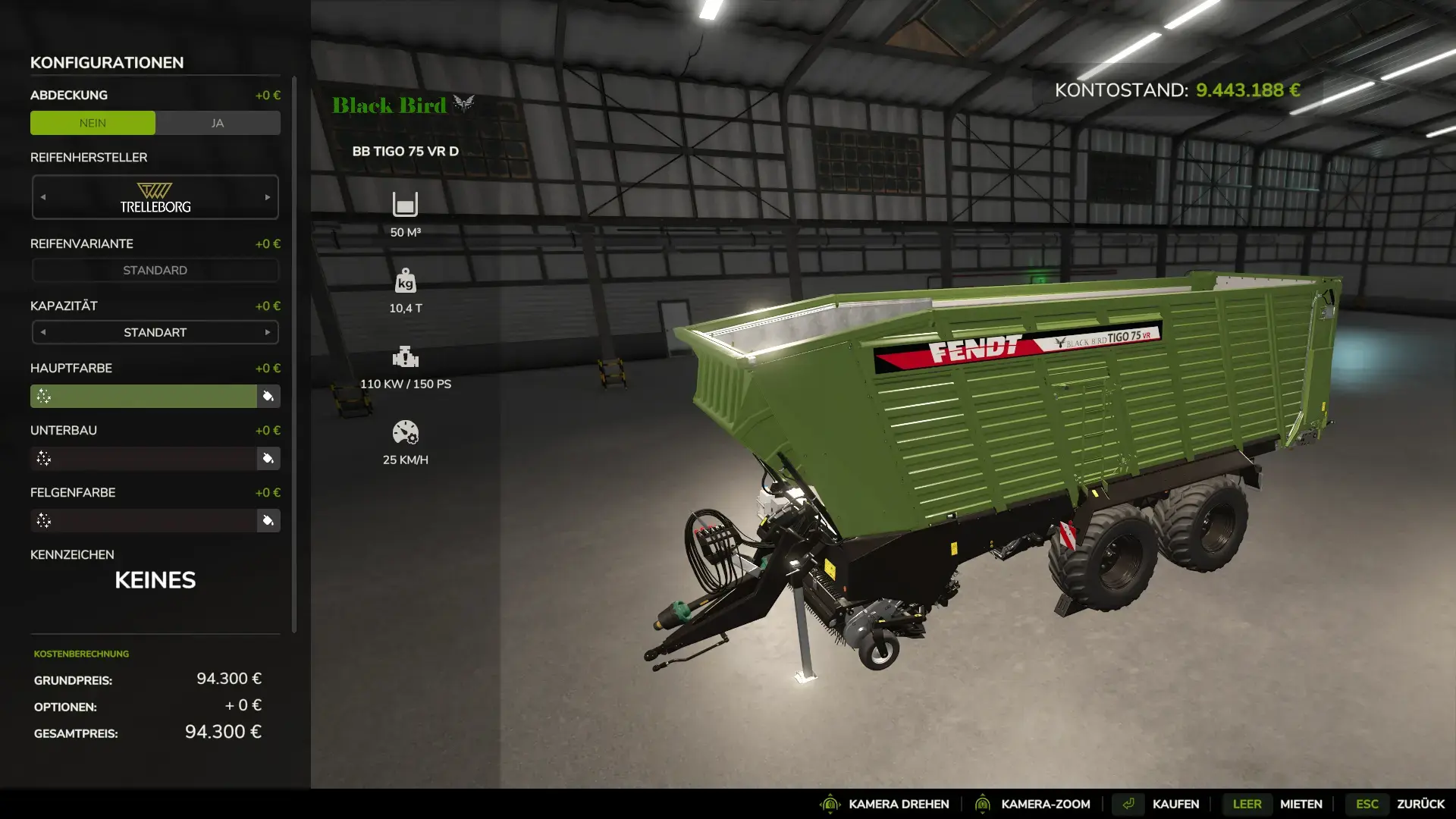Click Hauptfarbe paint bucket button
This screenshot has width=1456, height=819.
(x=268, y=396)
